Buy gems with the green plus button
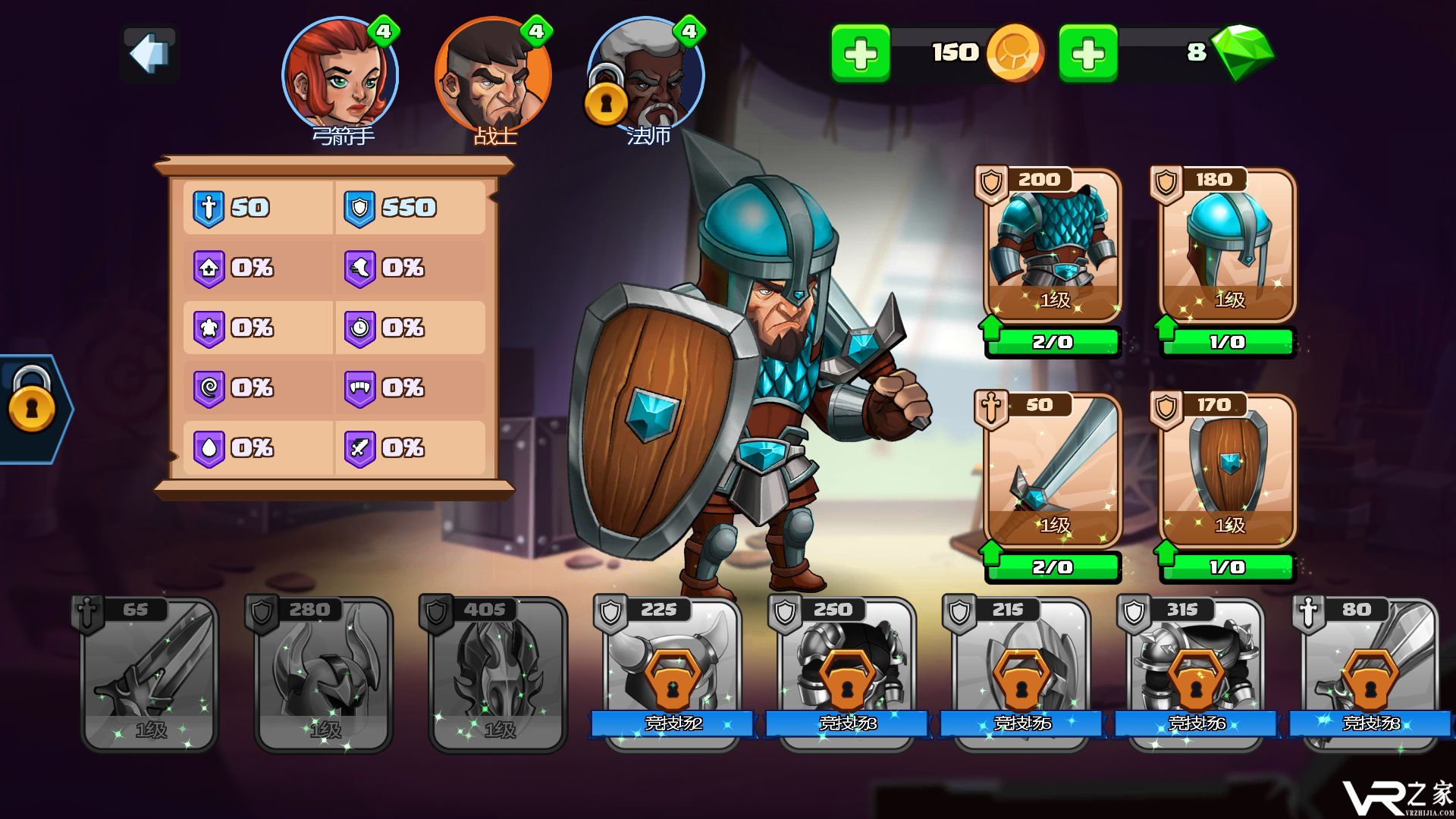Image resolution: width=1456 pixels, height=819 pixels. point(1088,54)
